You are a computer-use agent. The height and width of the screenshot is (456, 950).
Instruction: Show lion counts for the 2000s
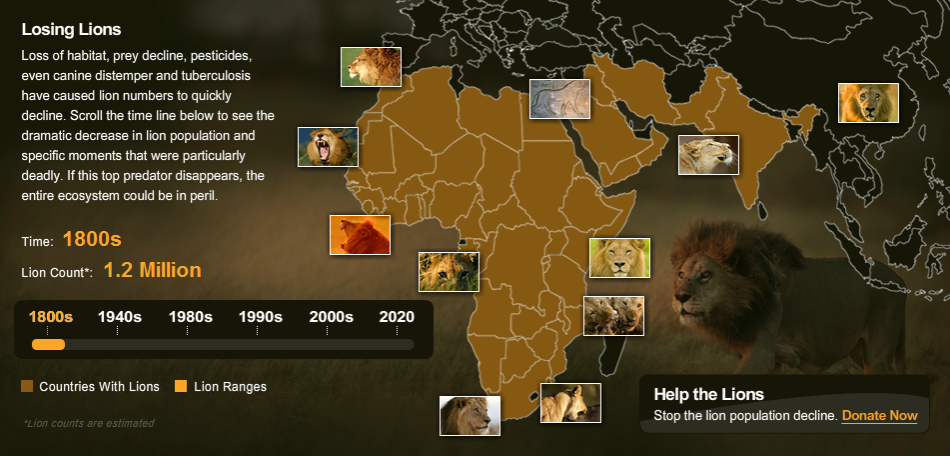pyautogui.click(x=331, y=317)
